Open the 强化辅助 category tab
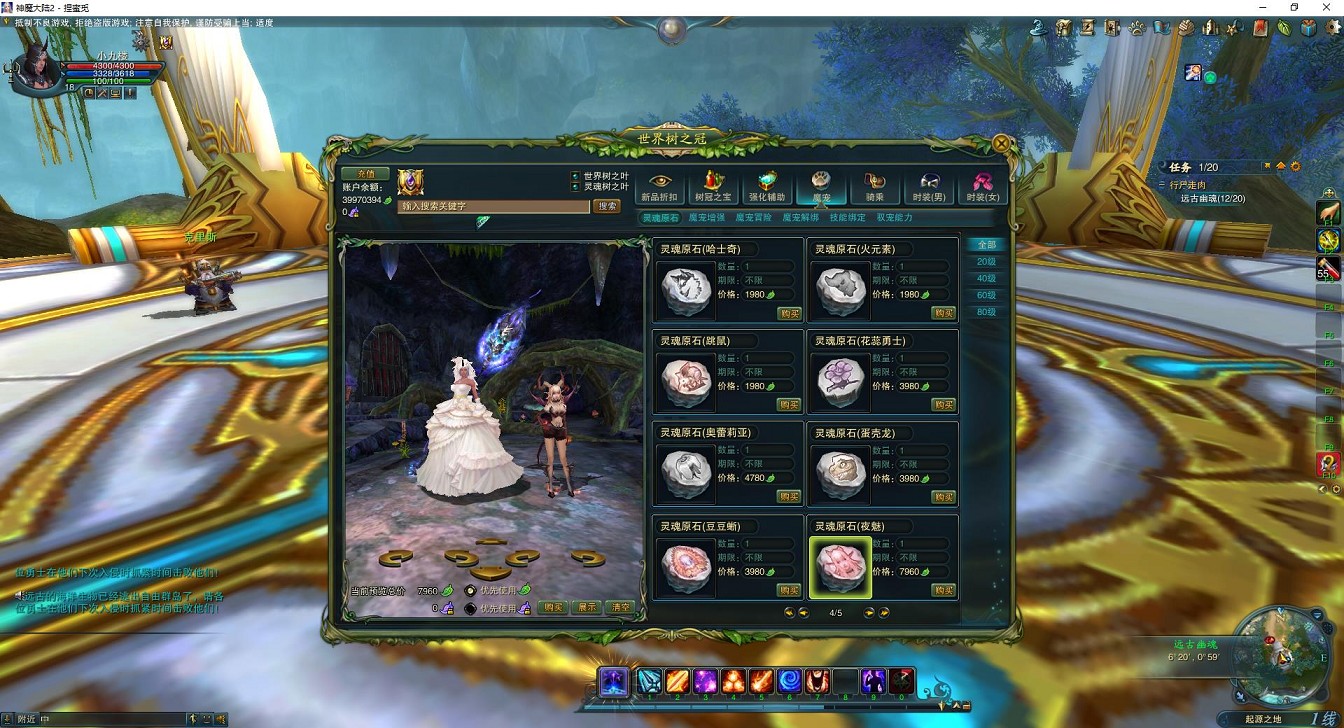 click(767, 186)
